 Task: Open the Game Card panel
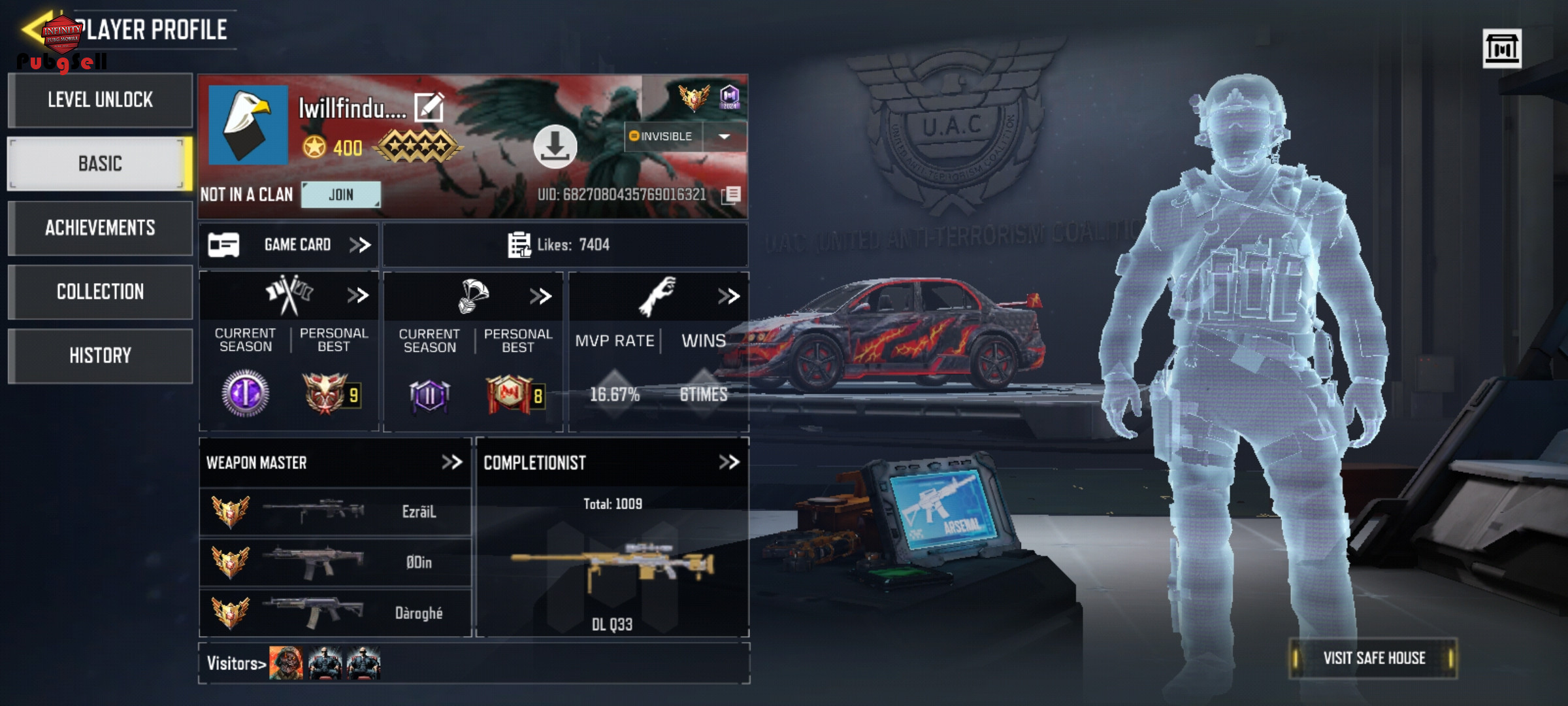click(x=289, y=245)
